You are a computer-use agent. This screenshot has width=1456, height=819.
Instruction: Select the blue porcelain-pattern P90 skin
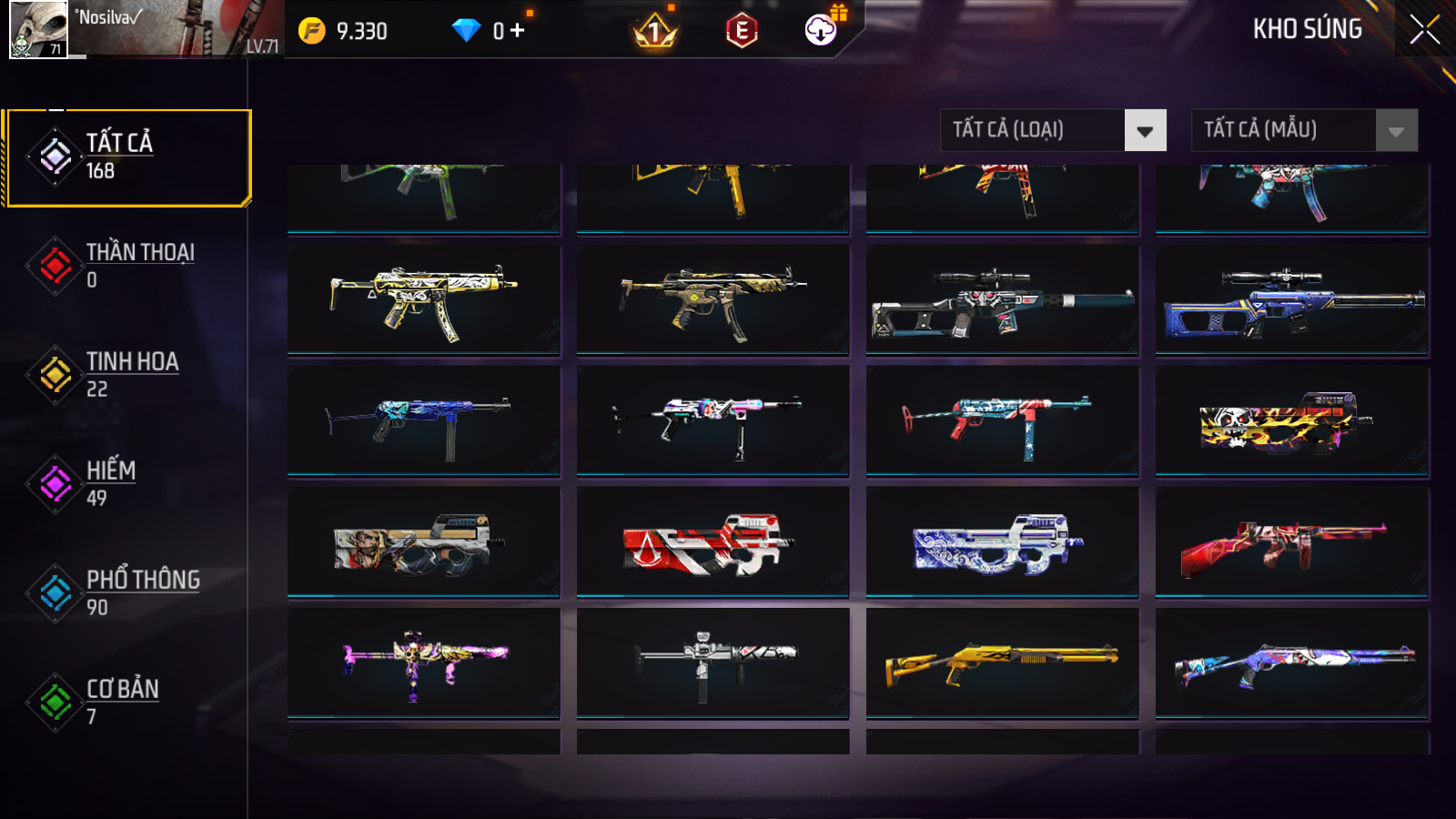pos(1002,543)
